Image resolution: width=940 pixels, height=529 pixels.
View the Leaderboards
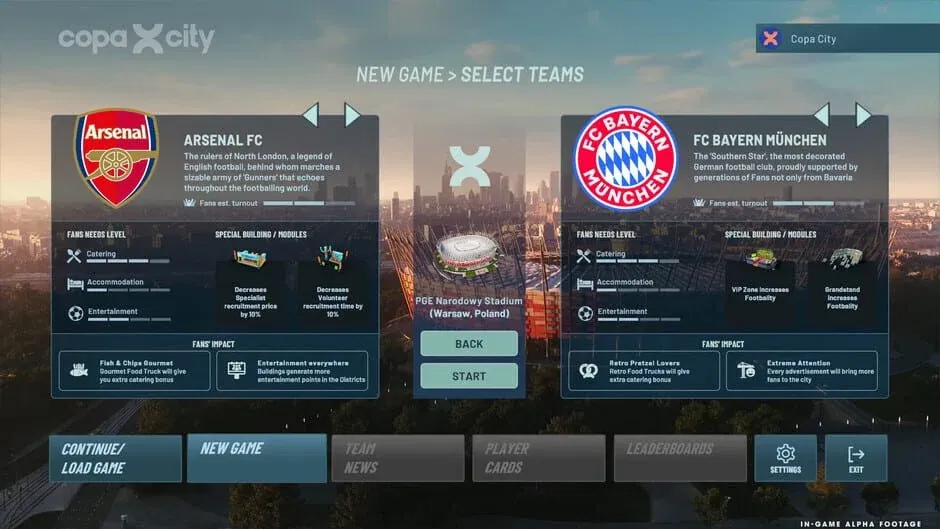click(680, 458)
